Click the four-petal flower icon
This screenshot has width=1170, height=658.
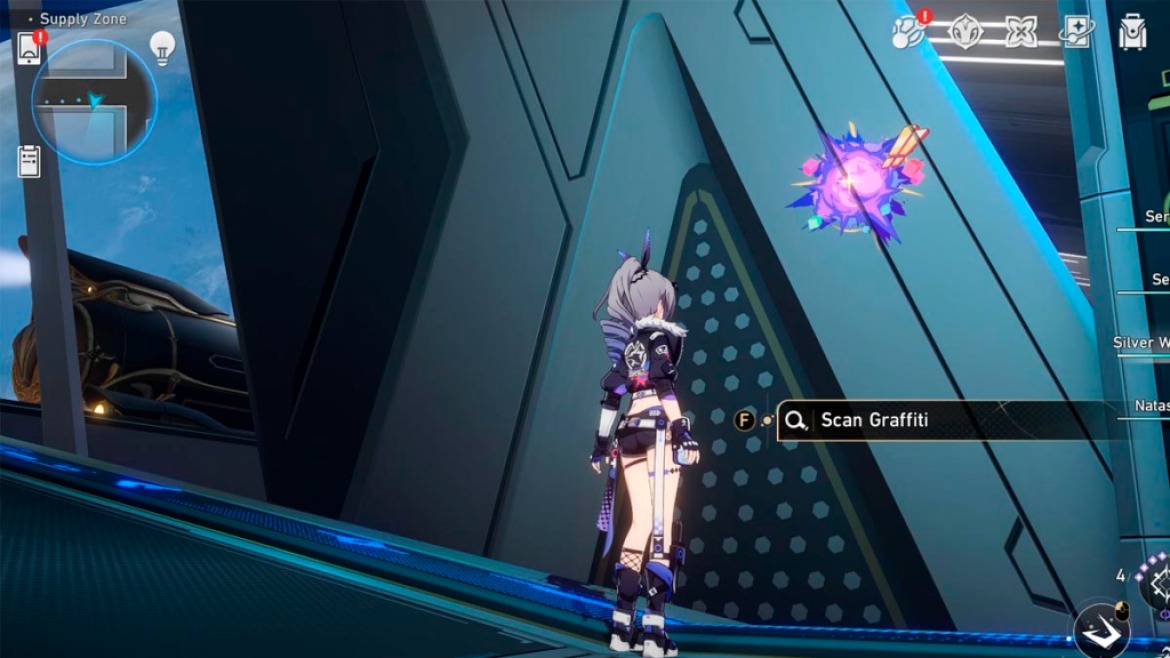[x=1021, y=33]
